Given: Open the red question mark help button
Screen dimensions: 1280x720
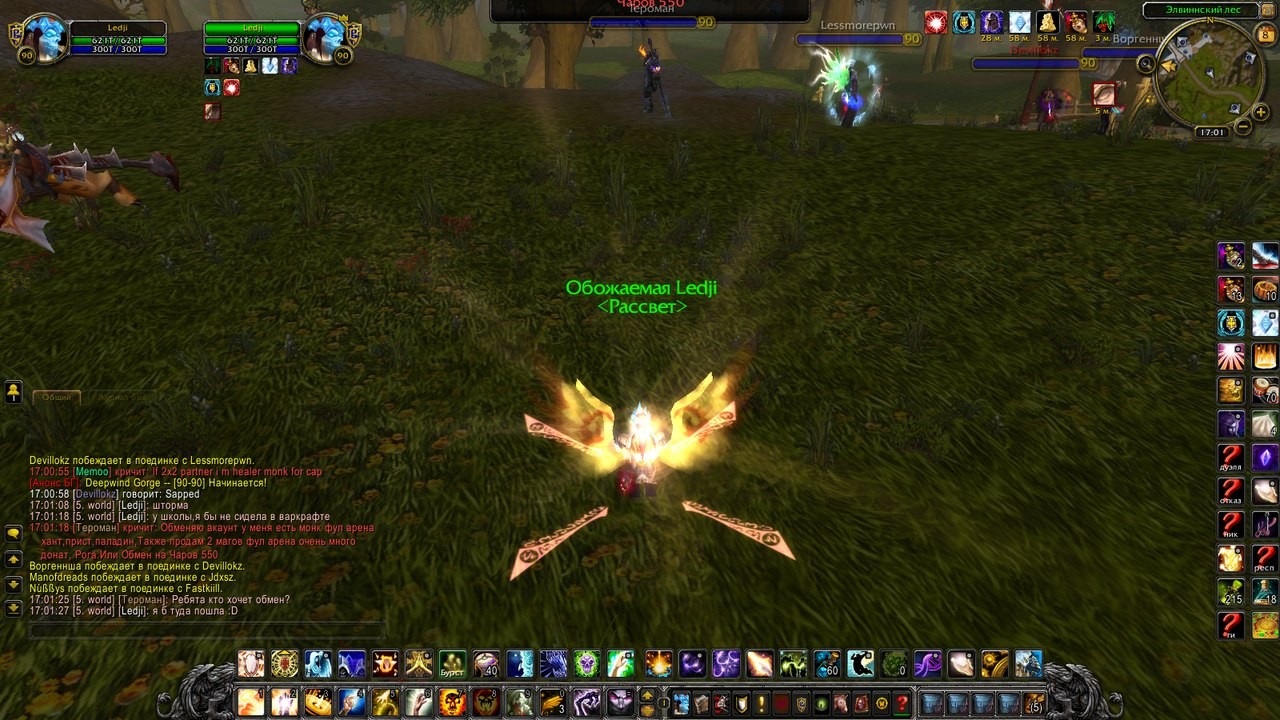Looking at the screenshot, I should [x=902, y=703].
